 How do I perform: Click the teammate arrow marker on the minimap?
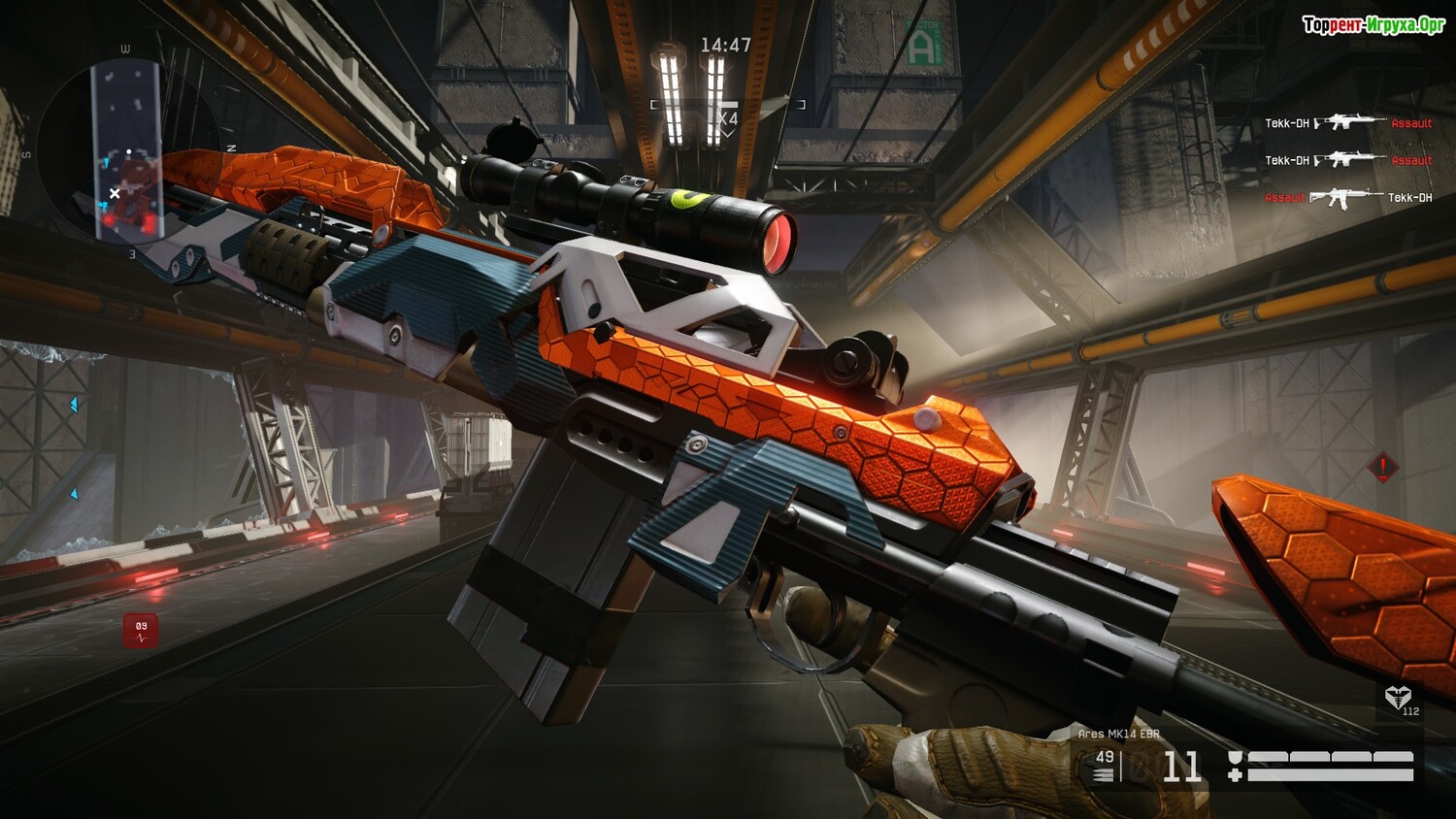105,162
